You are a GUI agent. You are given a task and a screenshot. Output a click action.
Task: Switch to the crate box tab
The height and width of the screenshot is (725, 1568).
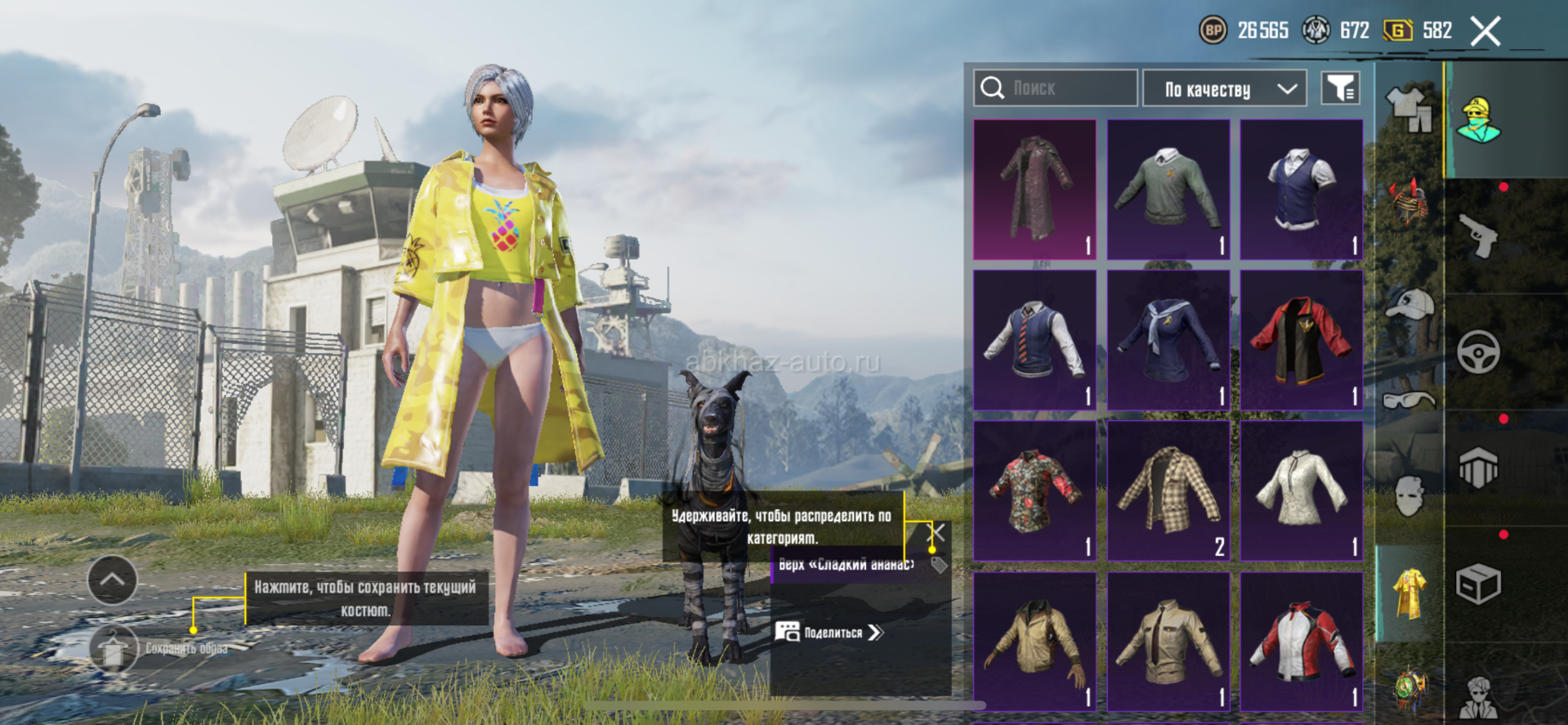click(1478, 584)
